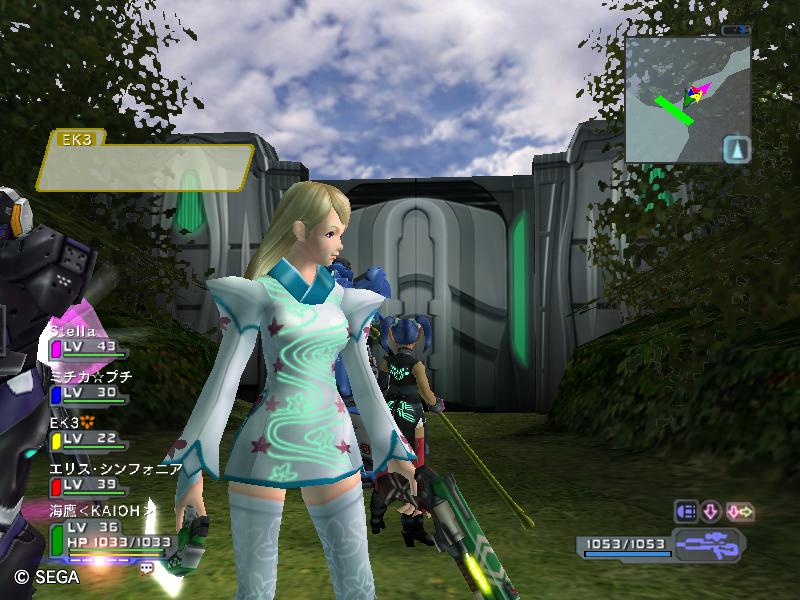Click the minimap's north compass arrow icon

(x=736, y=149)
